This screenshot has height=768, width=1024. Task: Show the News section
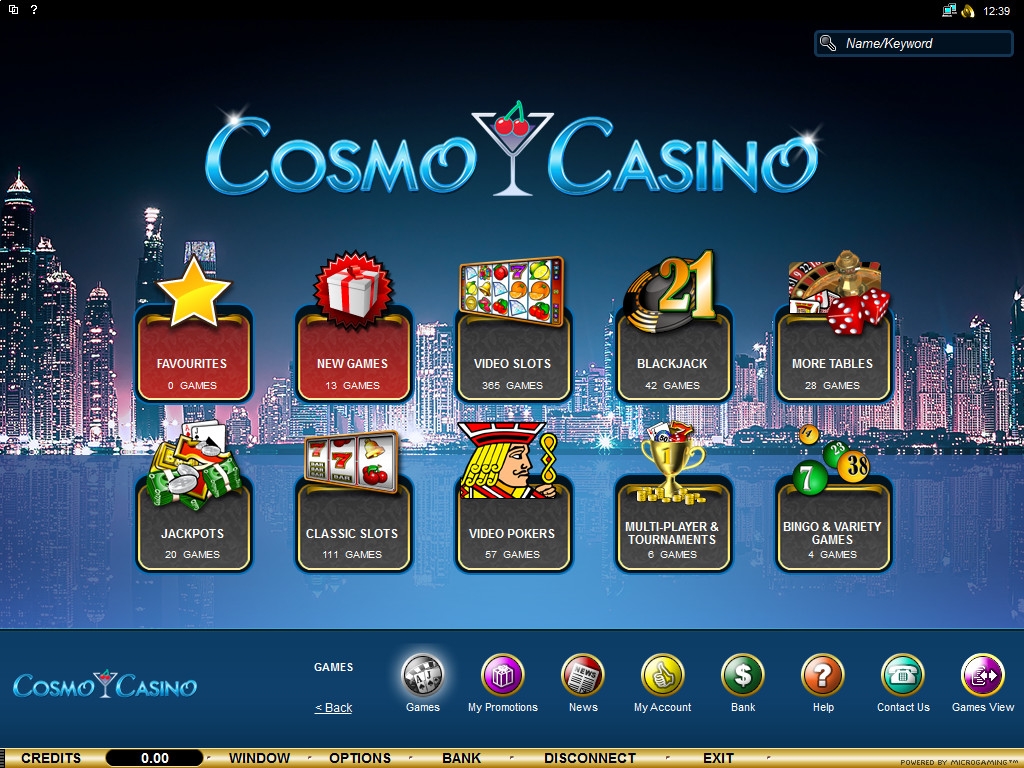pyautogui.click(x=583, y=676)
